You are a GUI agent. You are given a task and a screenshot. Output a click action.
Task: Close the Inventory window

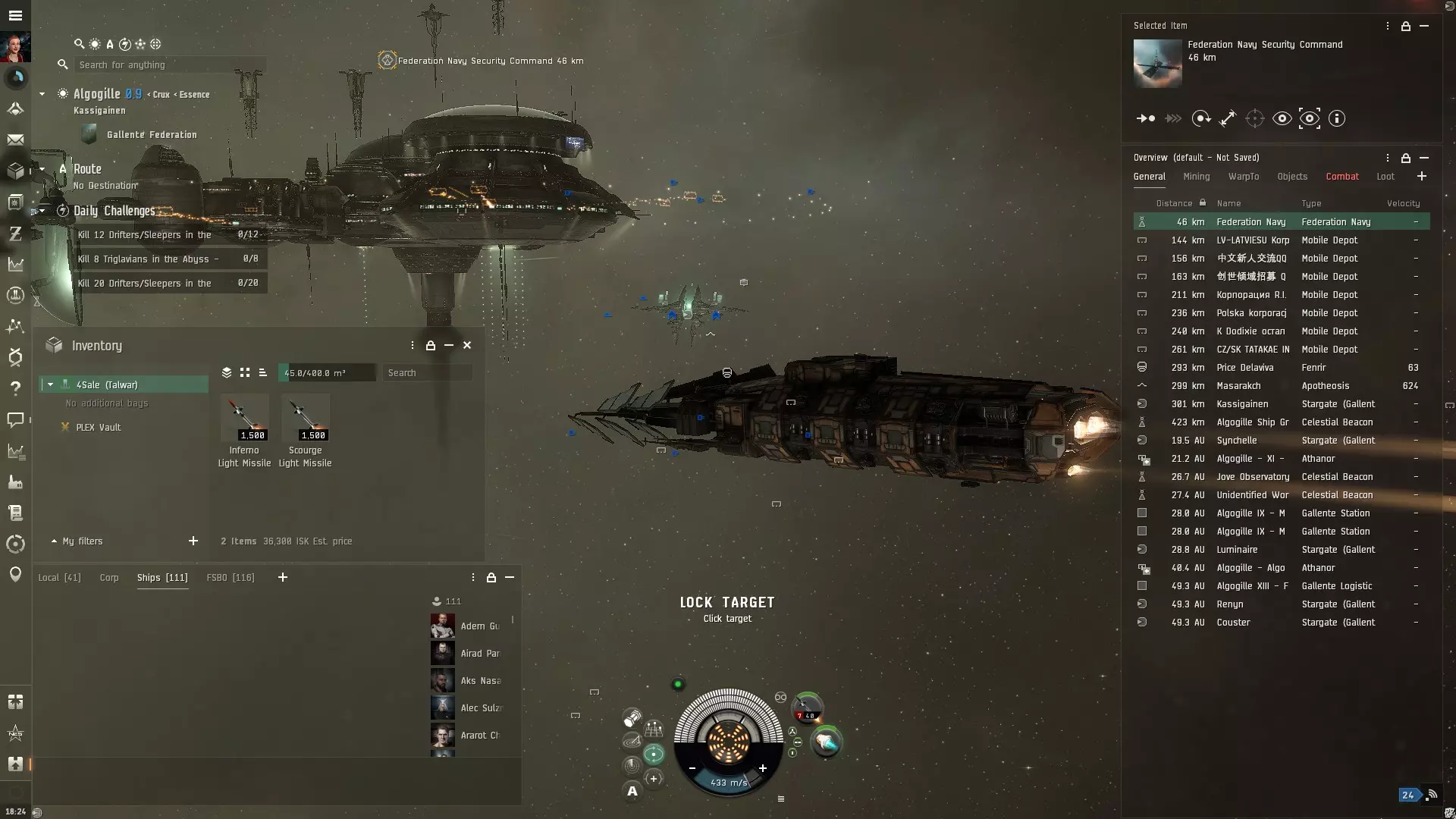[467, 346]
